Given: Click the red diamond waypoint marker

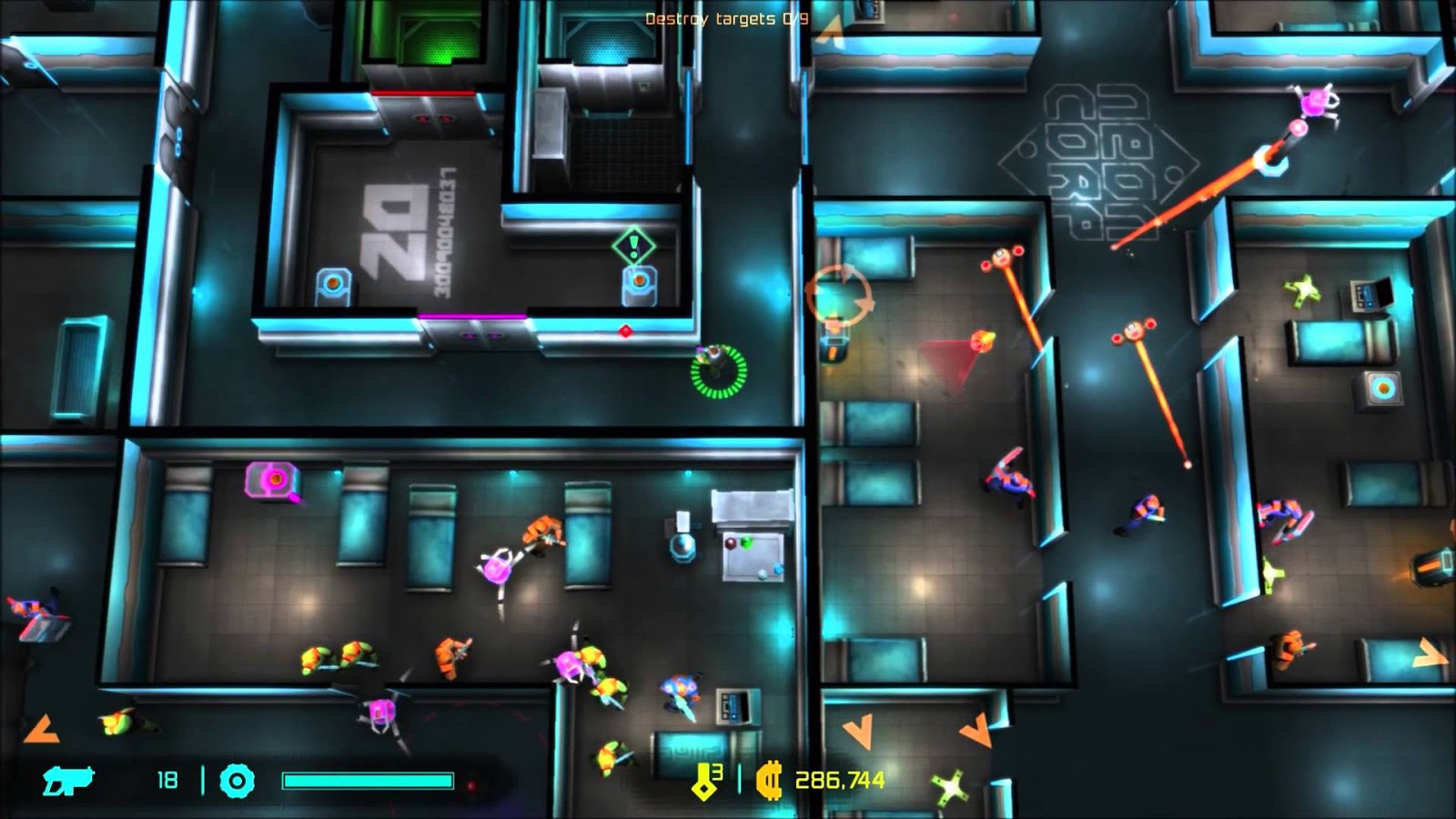Looking at the screenshot, I should (x=625, y=332).
